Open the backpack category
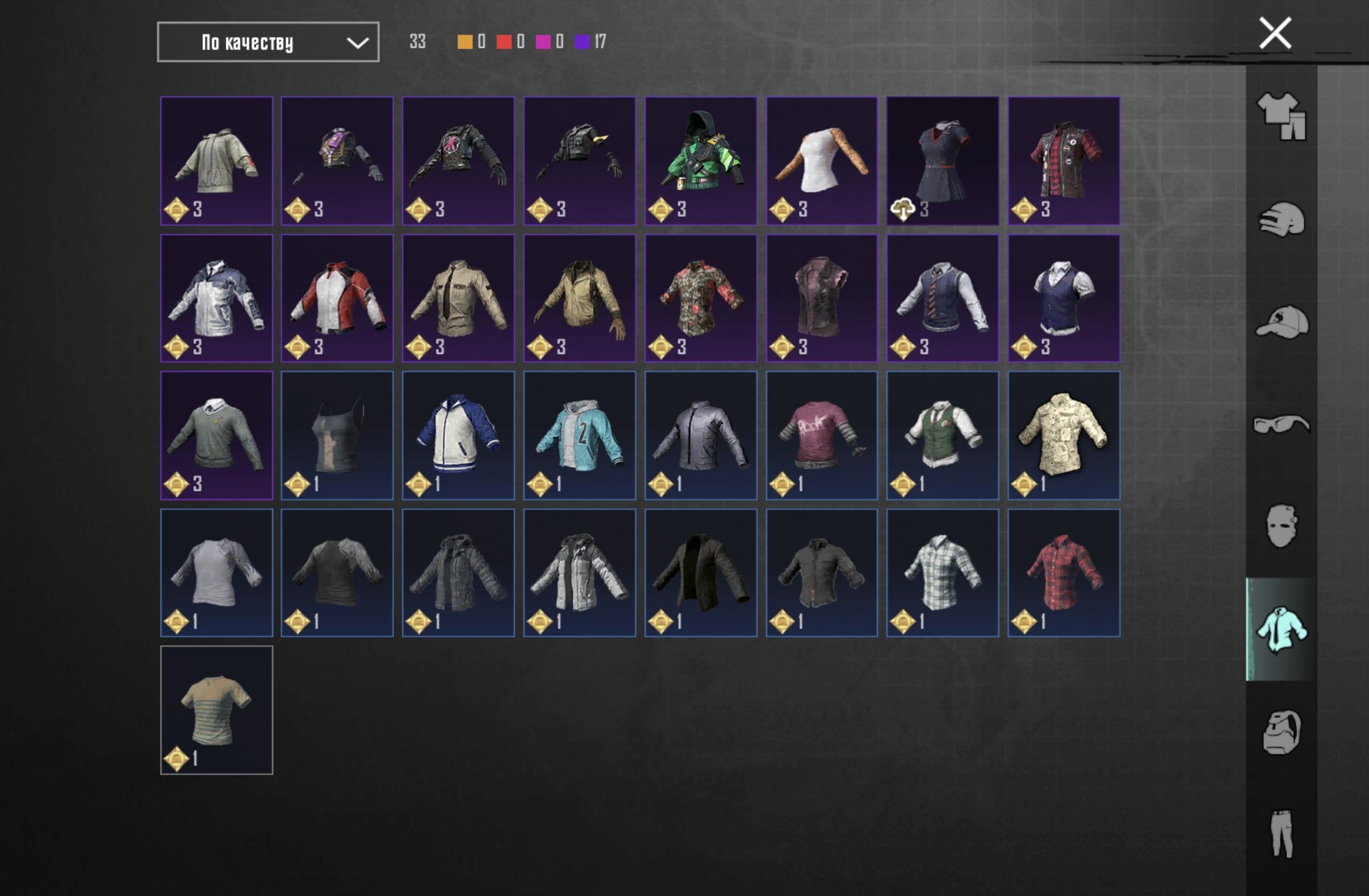 point(1281,732)
